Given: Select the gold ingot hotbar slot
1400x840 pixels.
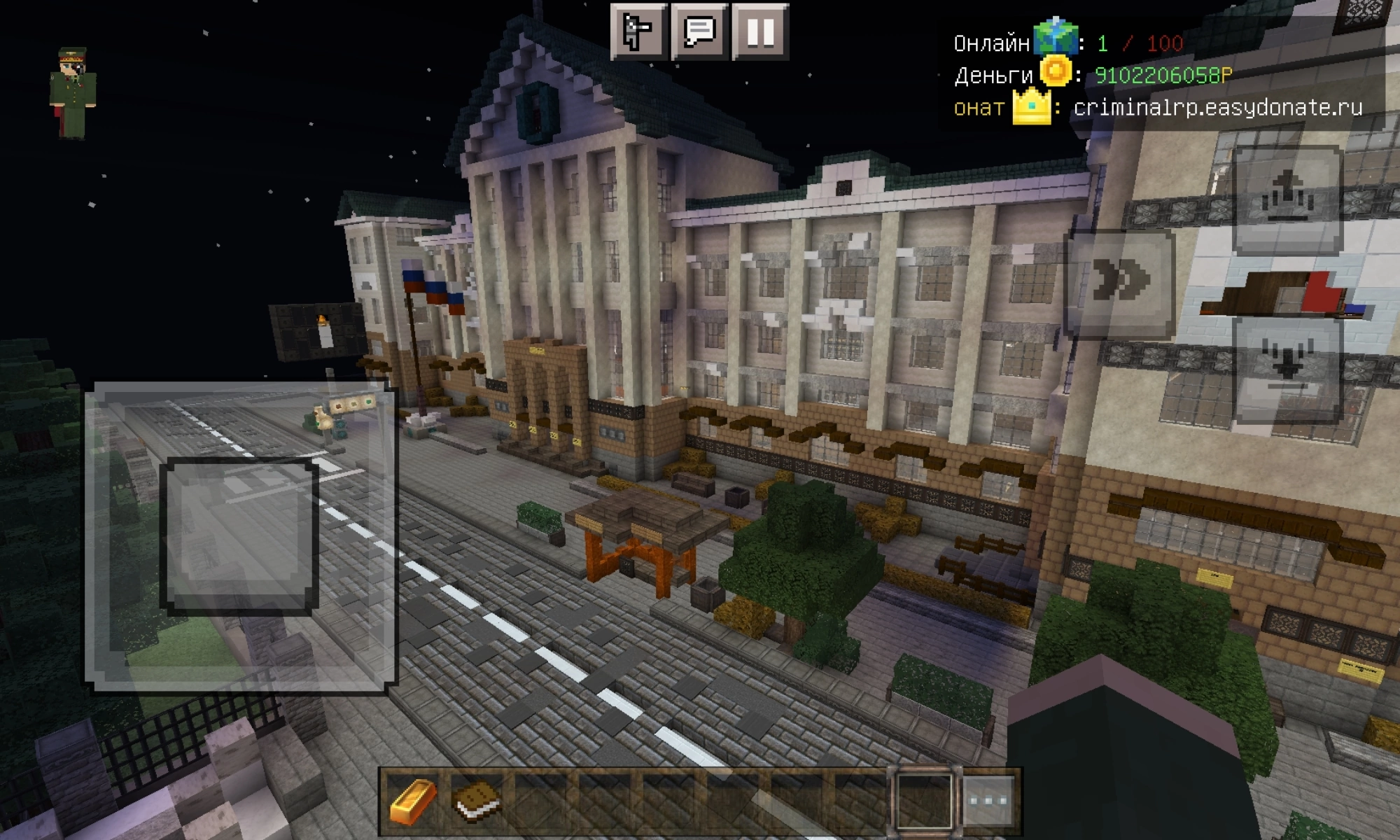Looking at the screenshot, I should pyautogui.click(x=413, y=800).
